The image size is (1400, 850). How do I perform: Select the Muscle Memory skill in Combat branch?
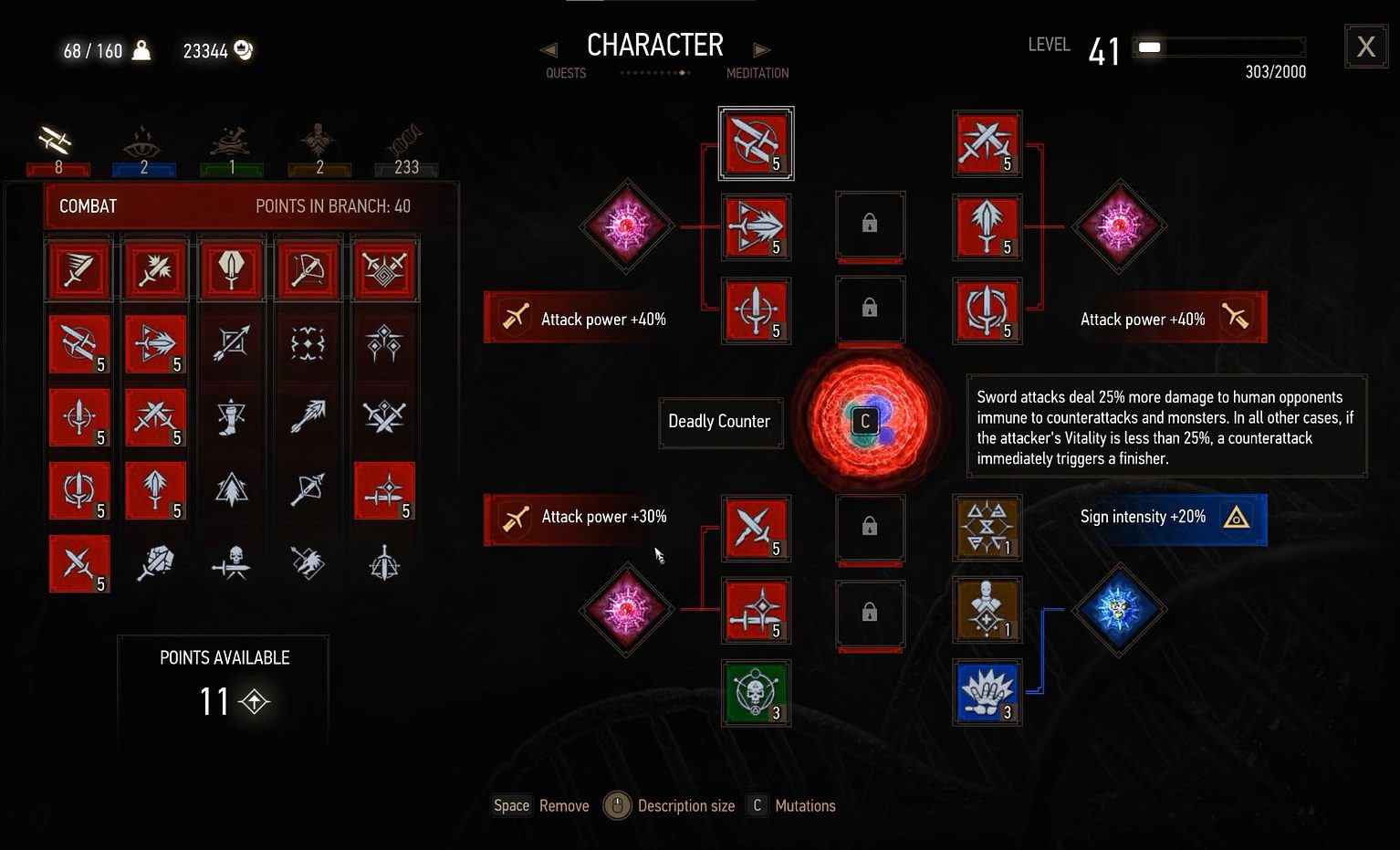(79, 344)
